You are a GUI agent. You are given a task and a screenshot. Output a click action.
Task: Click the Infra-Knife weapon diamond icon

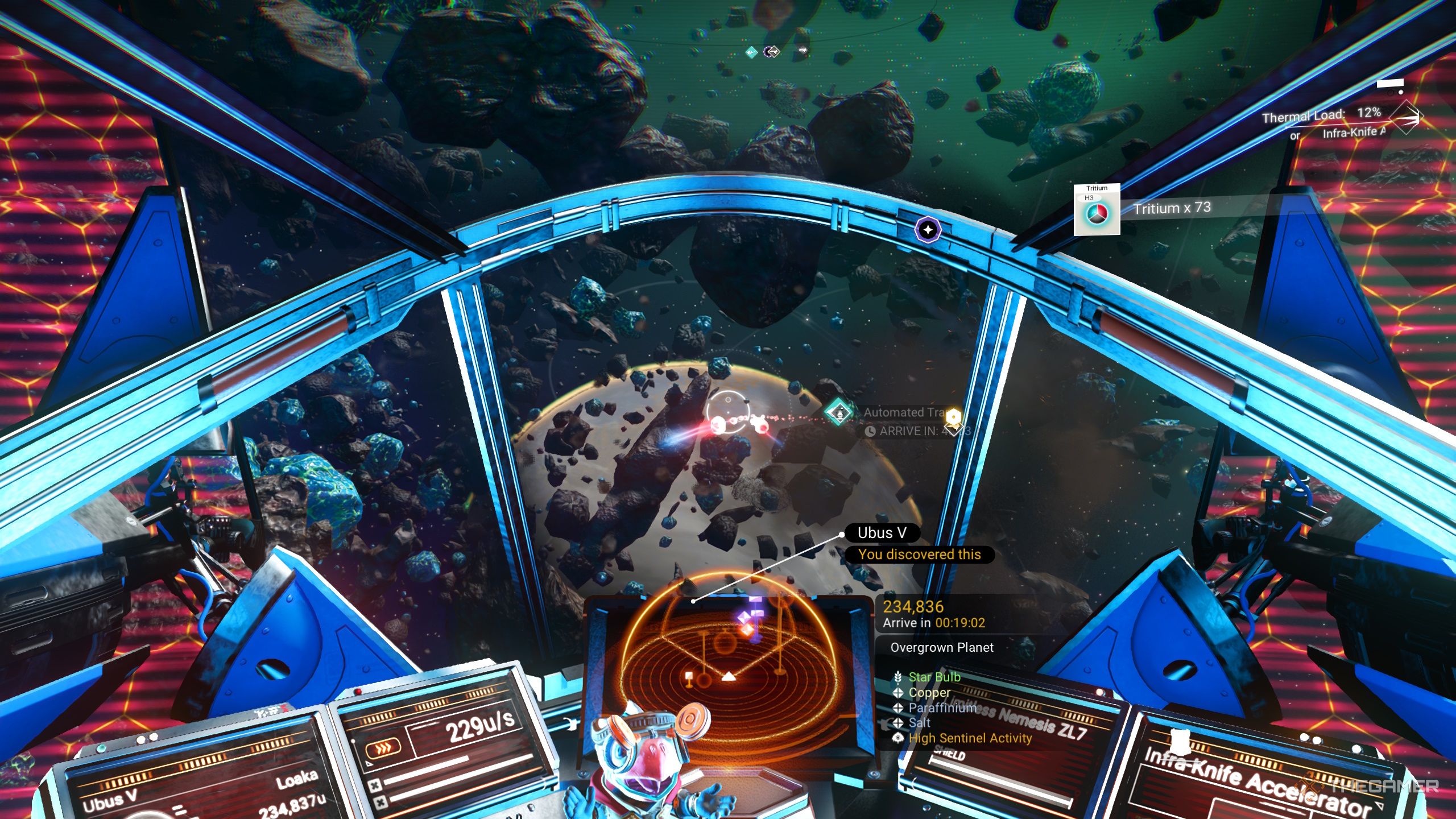click(x=1406, y=117)
